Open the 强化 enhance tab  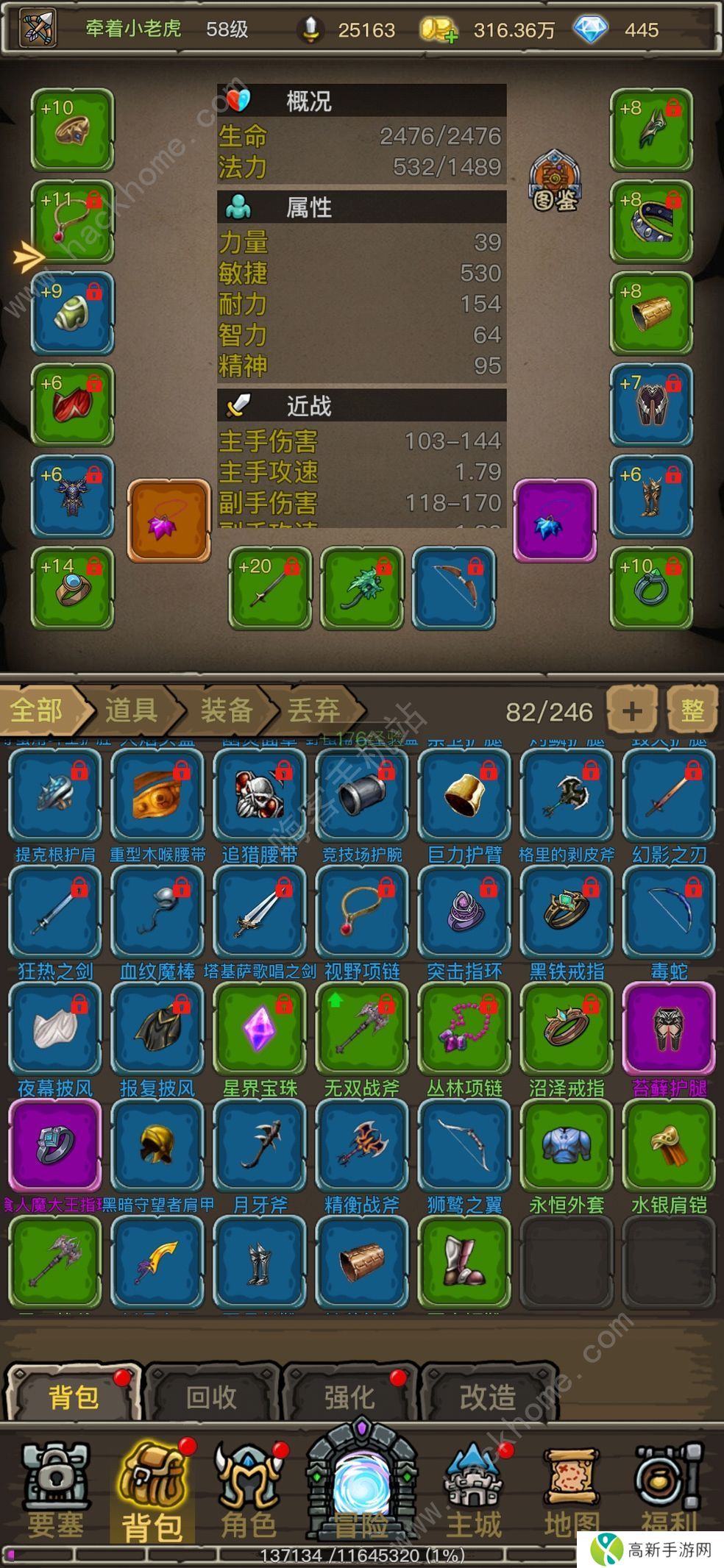click(x=349, y=1397)
